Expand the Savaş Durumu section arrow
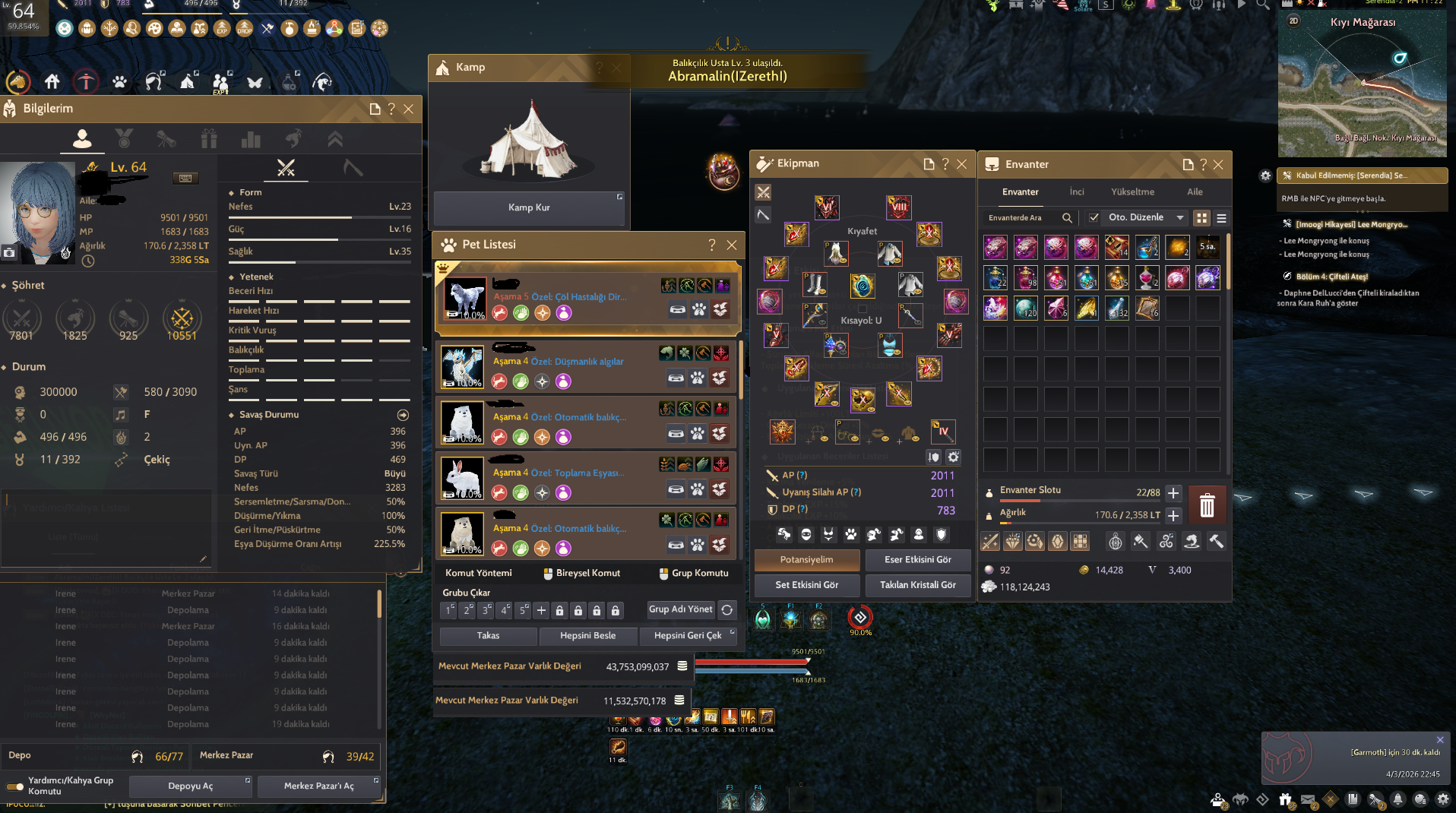This screenshot has width=1456, height=813. [403, 415]
